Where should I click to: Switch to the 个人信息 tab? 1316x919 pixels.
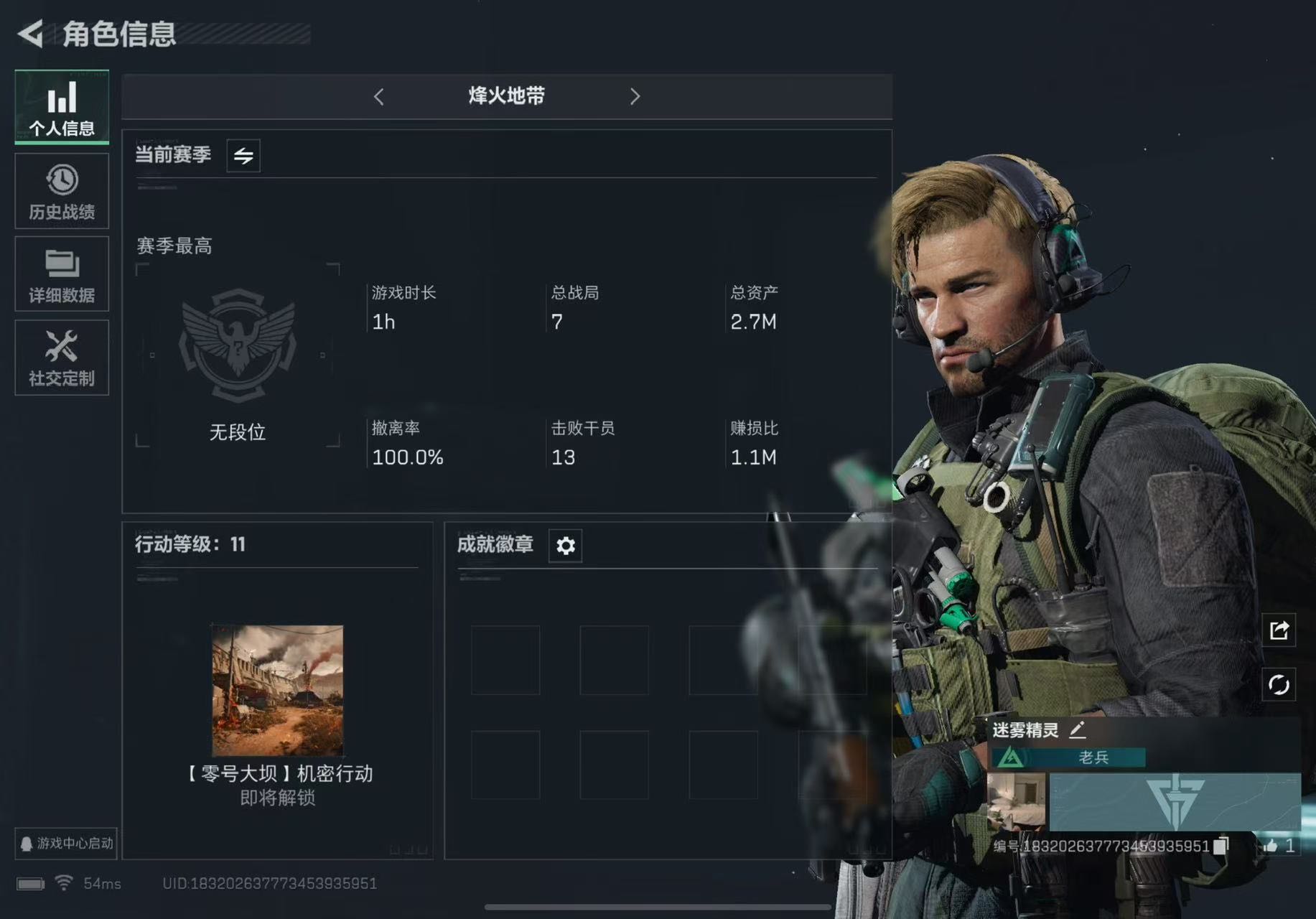tap(62, 107)
